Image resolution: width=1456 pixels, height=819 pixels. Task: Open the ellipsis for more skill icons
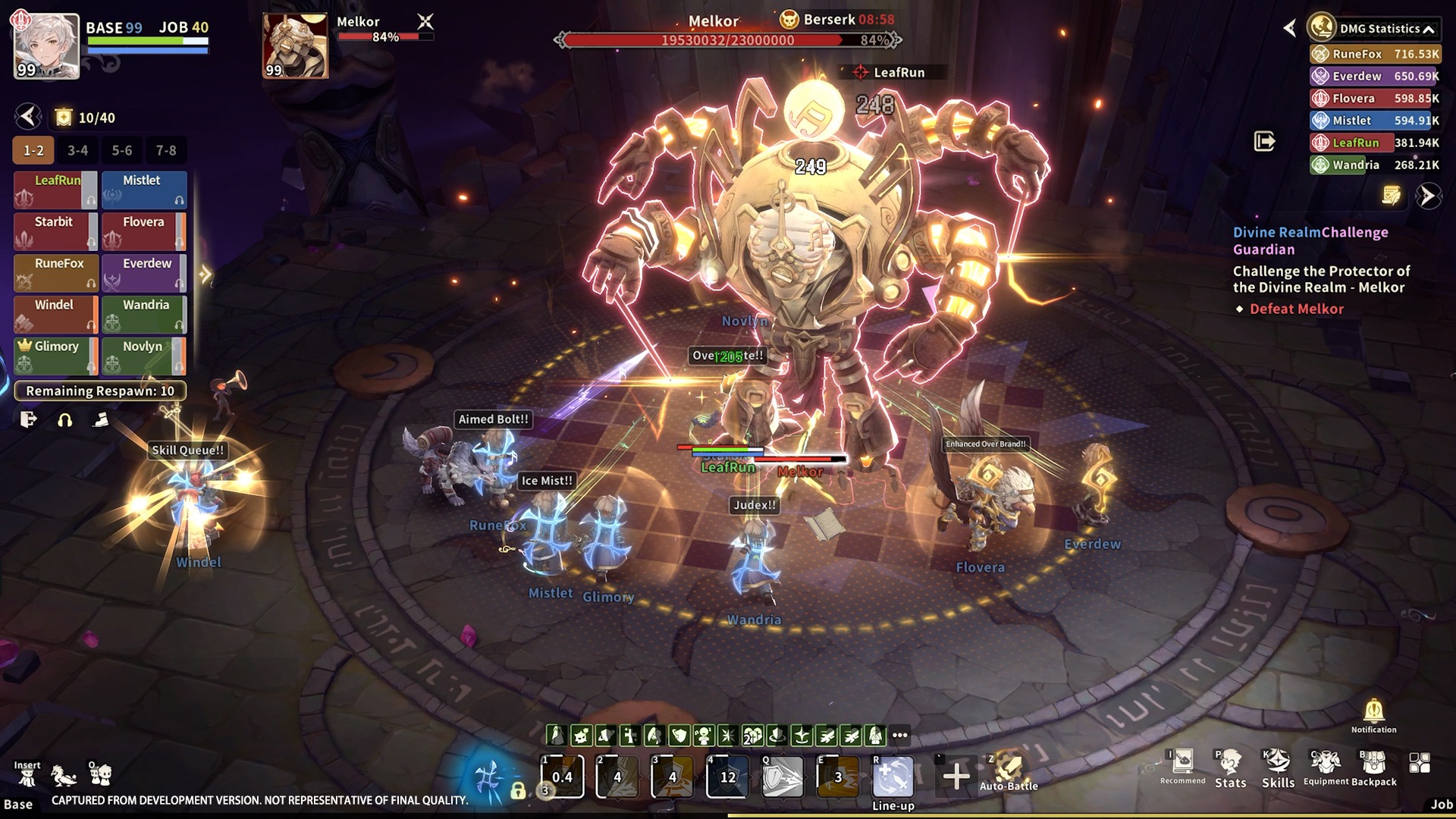coord(899,733)
